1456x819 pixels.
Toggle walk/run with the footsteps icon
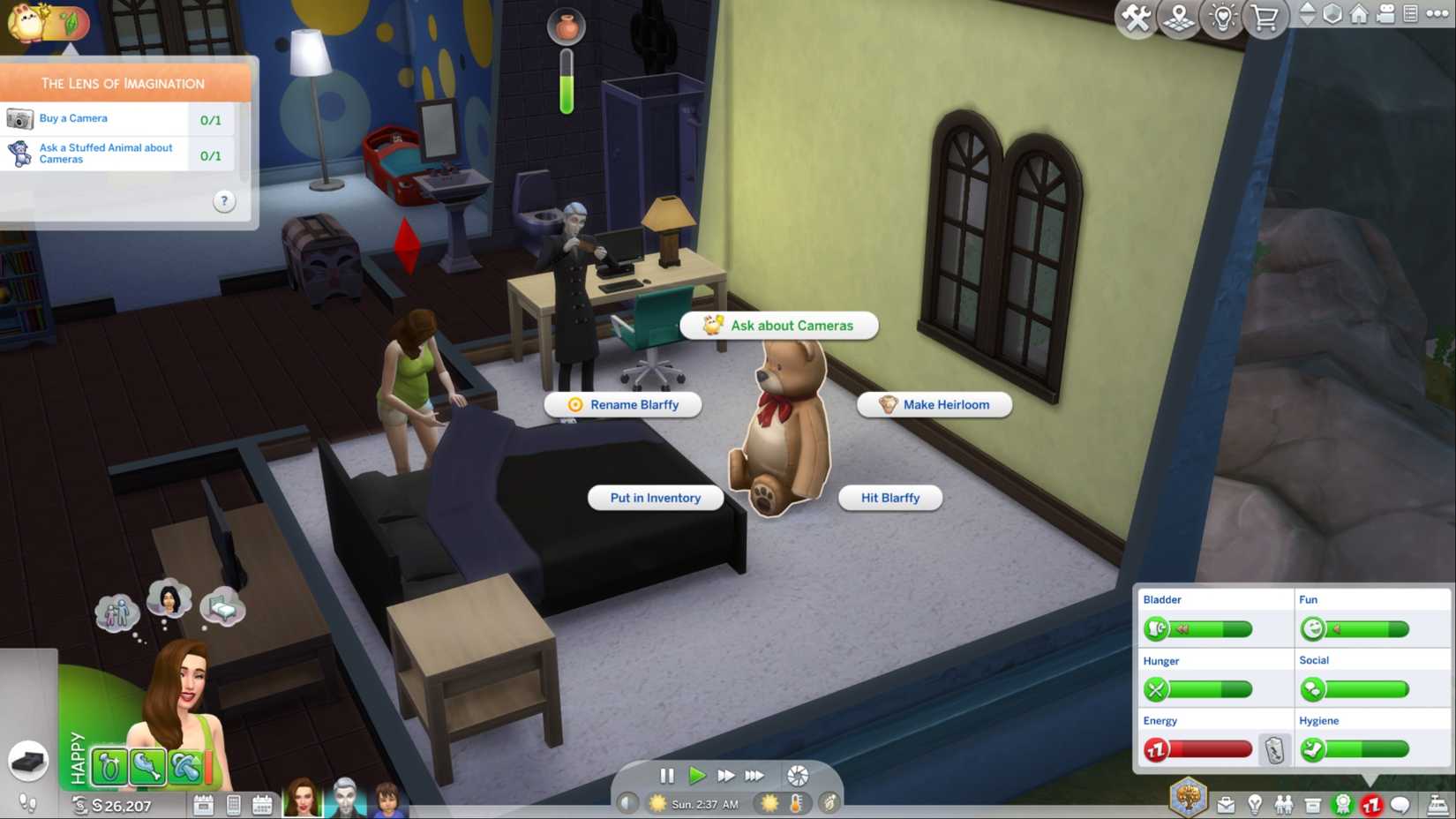click(28, 803)
